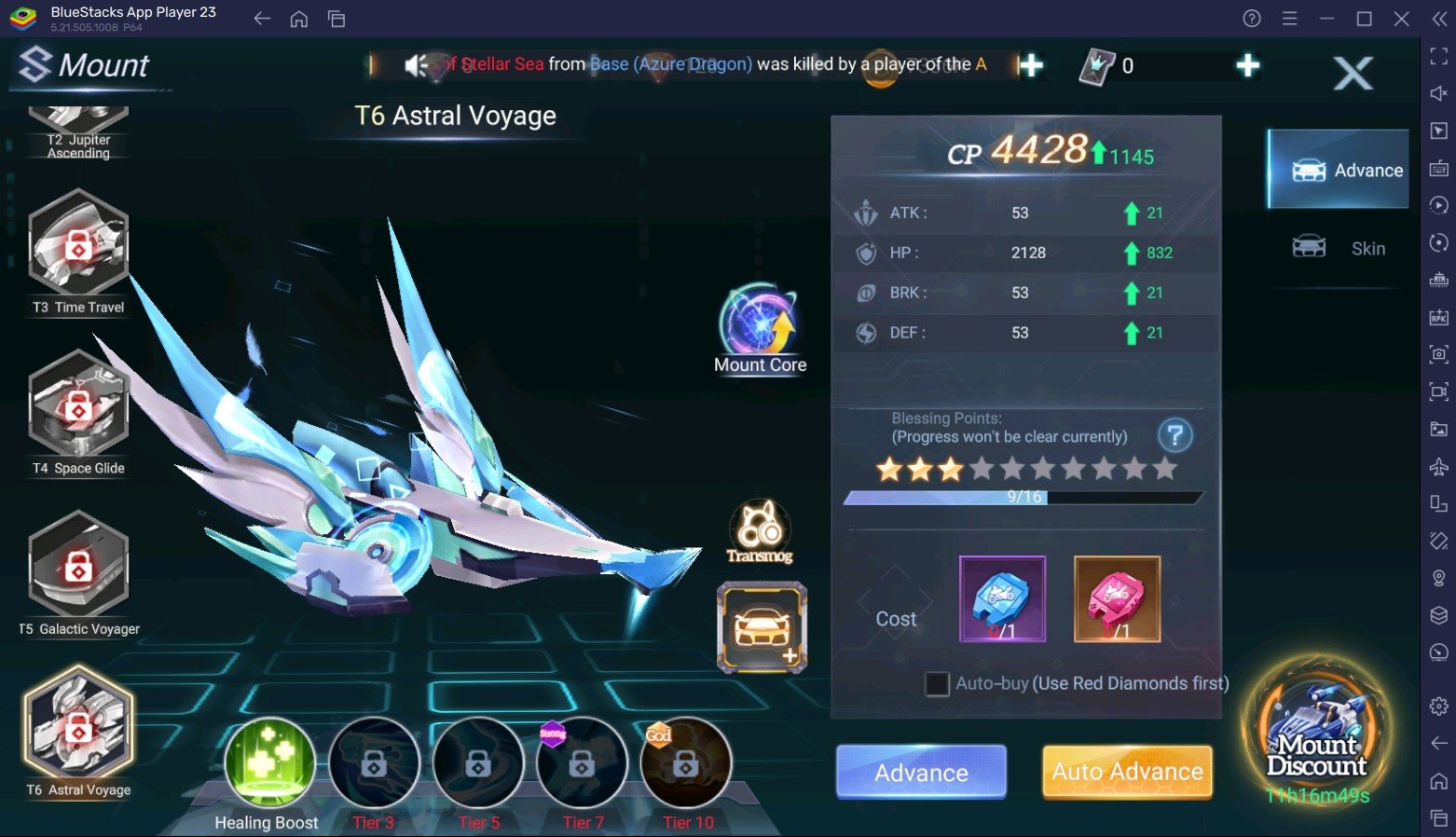Toggle the Auto-buy checkbox
The width and height of the screenshot is (1456, 837).
[x=937, y=684]
